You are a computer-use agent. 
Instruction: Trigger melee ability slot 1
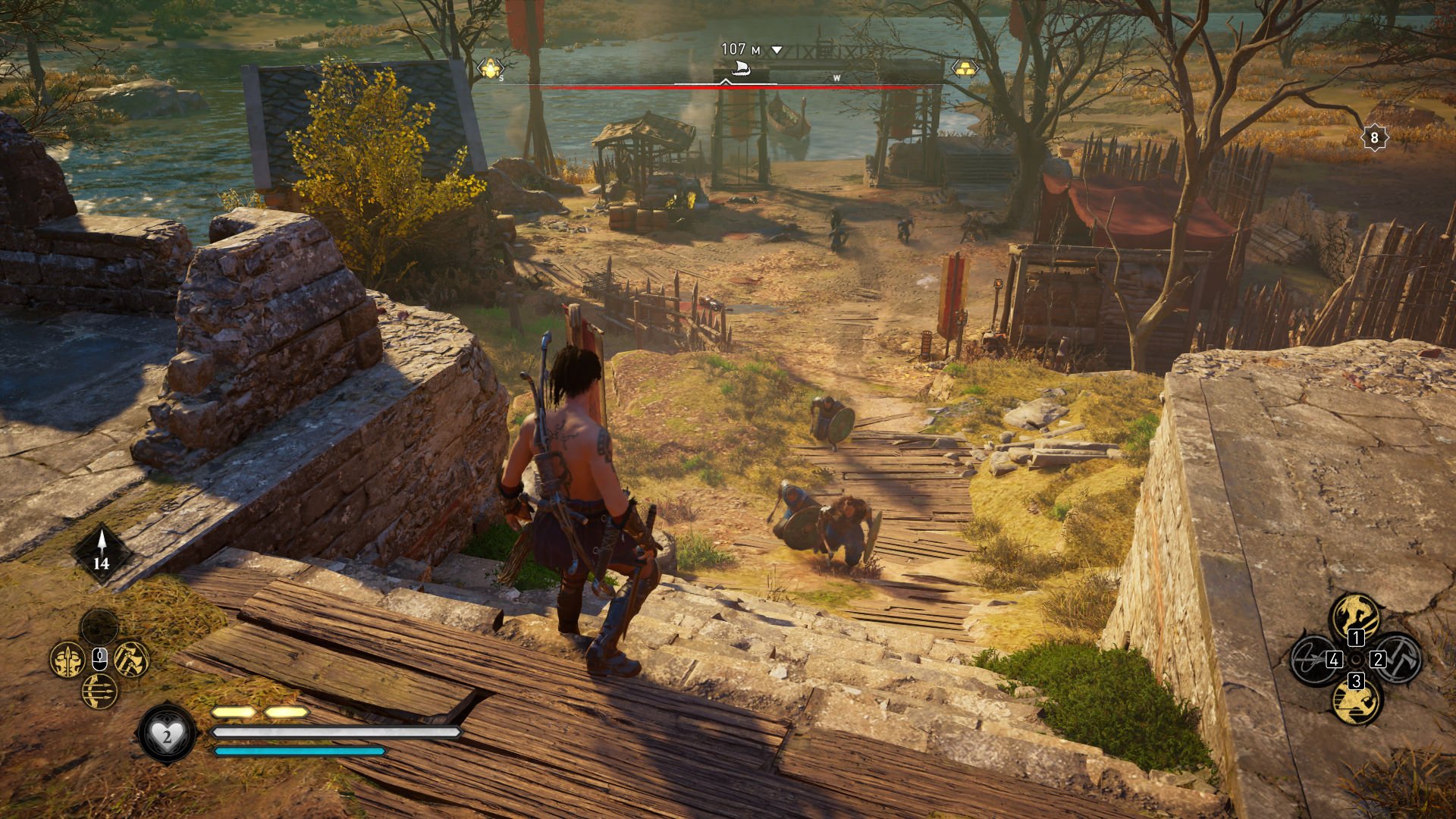click(1356, 616)
